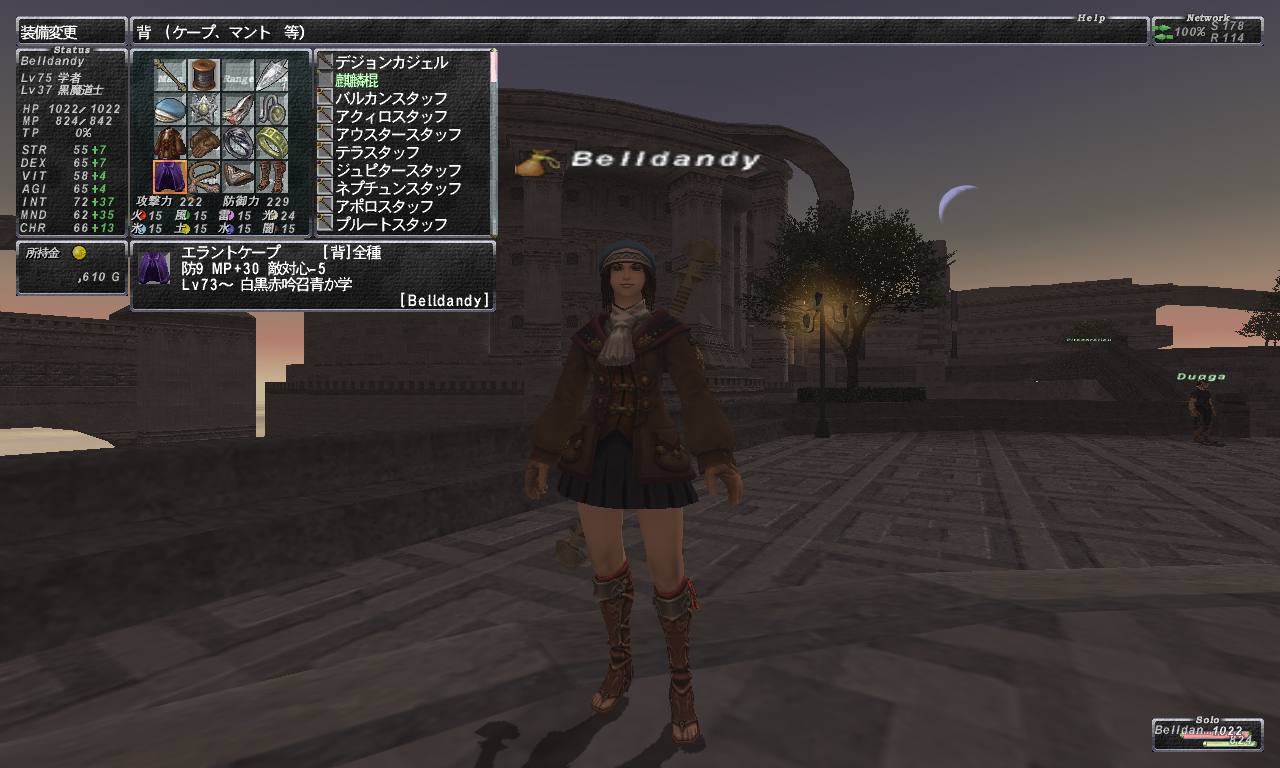Viewport: 1280px width, 768px height.
Task: Select the brown boots feet slot
Action: click(272, 176)
